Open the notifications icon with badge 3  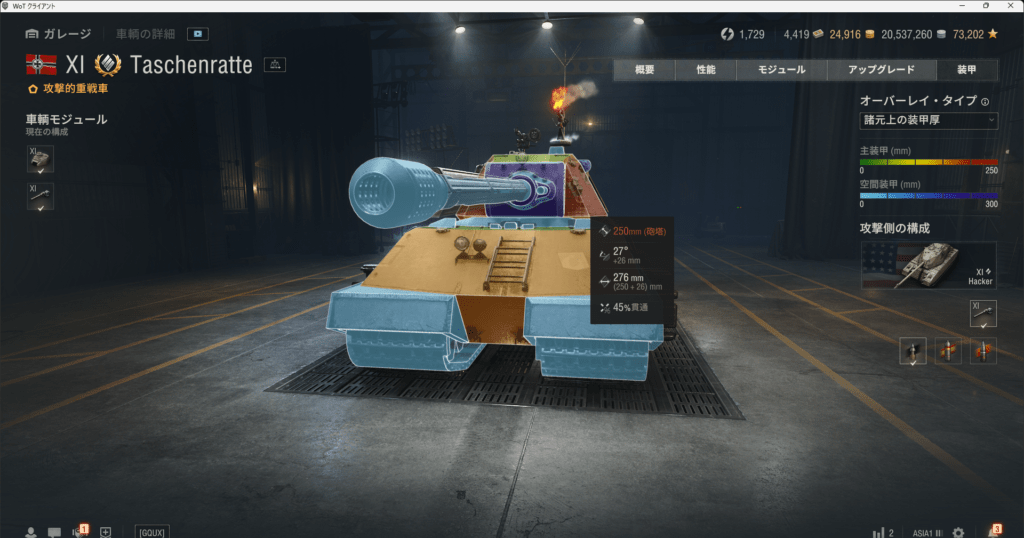tap(994, 532)
